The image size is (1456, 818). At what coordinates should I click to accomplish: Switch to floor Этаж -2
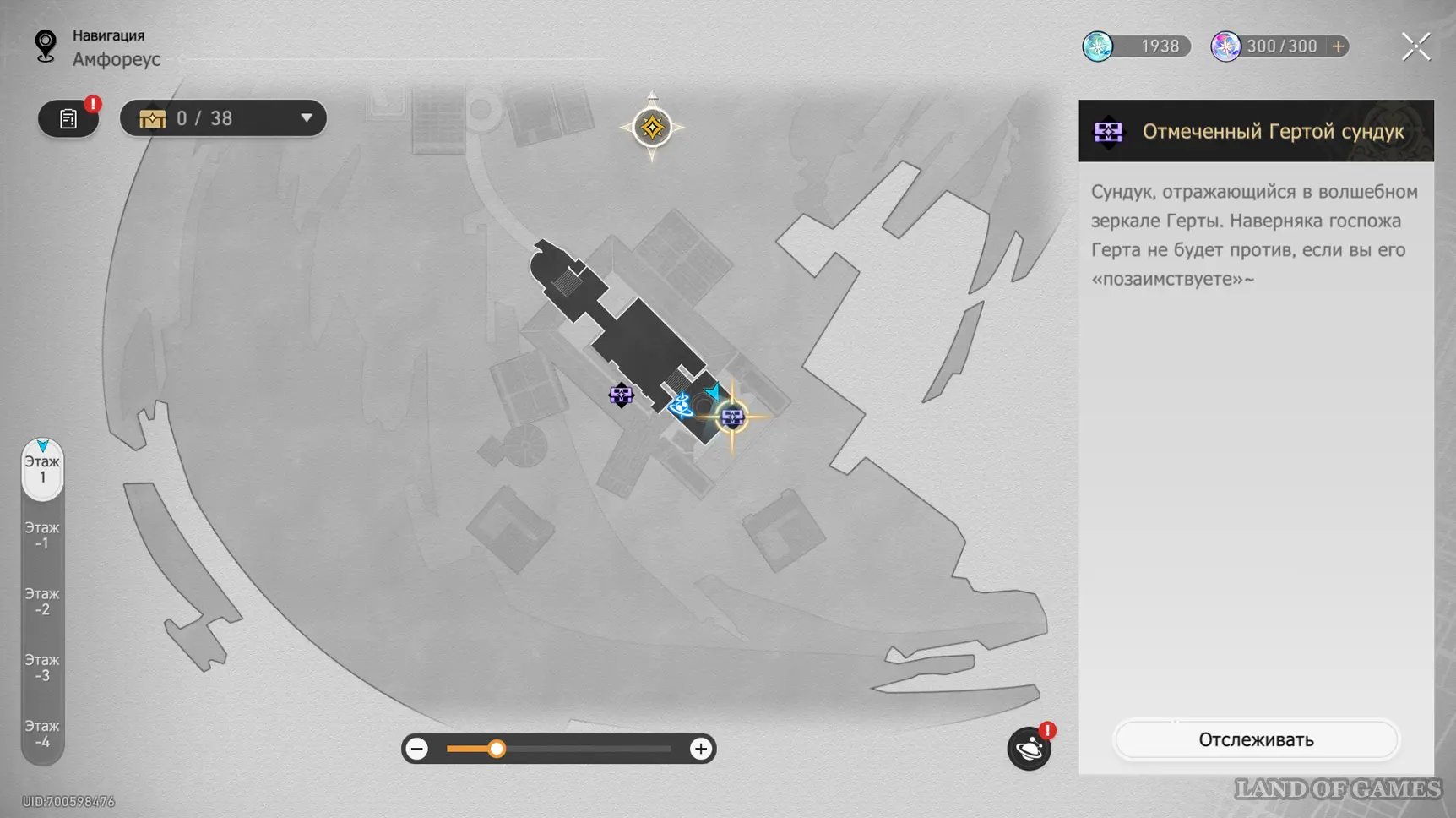[x=42, y=602]
